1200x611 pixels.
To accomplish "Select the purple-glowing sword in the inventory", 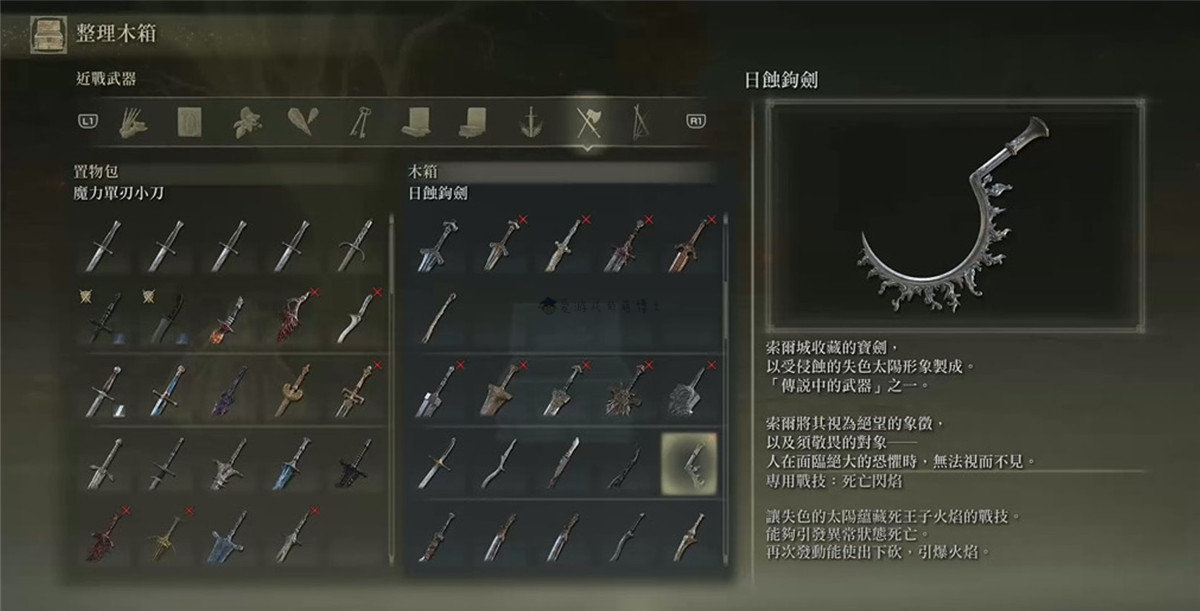I will tap(230, 389).
